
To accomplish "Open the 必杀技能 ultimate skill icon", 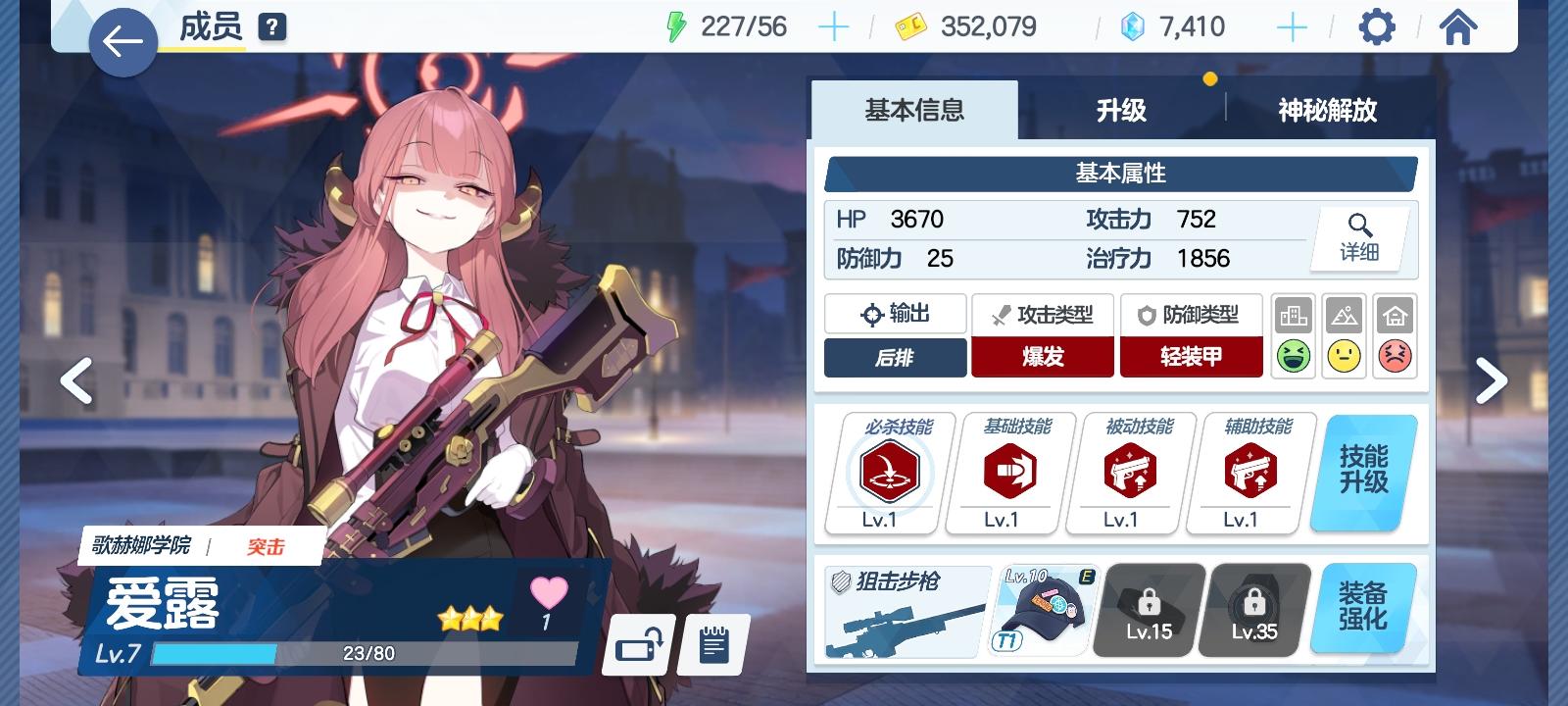I will click(888, 473).
